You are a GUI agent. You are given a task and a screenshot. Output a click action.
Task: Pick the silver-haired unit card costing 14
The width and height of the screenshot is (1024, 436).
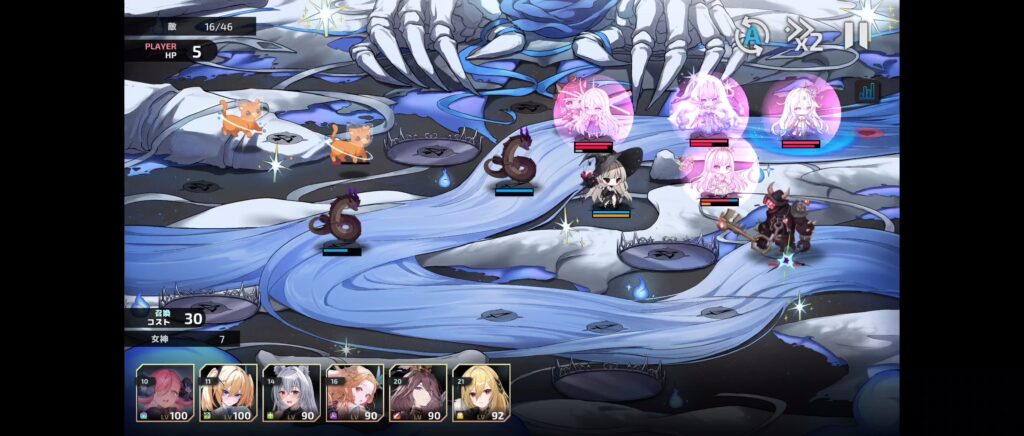[291, 393]
